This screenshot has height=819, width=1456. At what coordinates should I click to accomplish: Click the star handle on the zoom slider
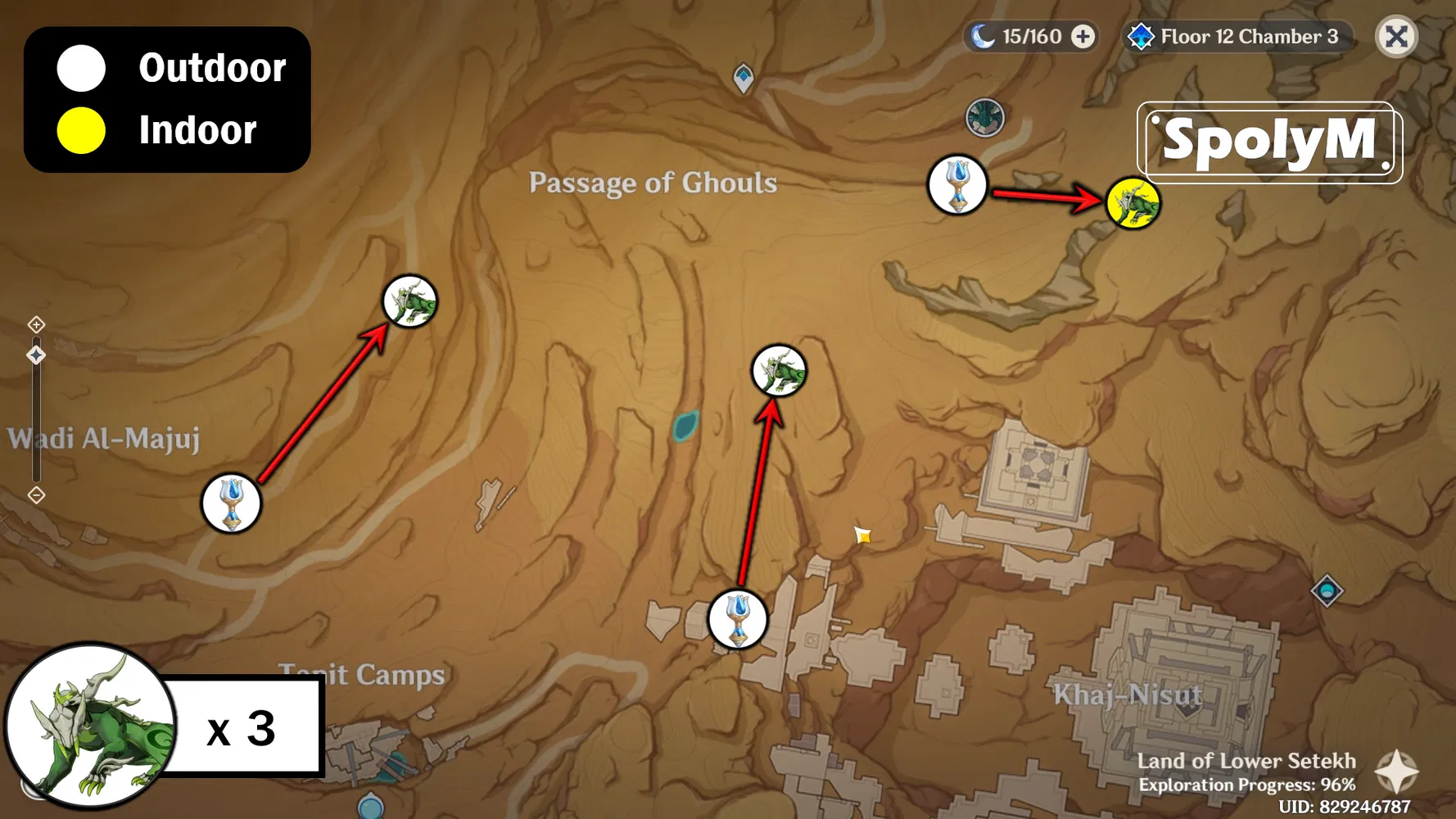click(36, 354)
